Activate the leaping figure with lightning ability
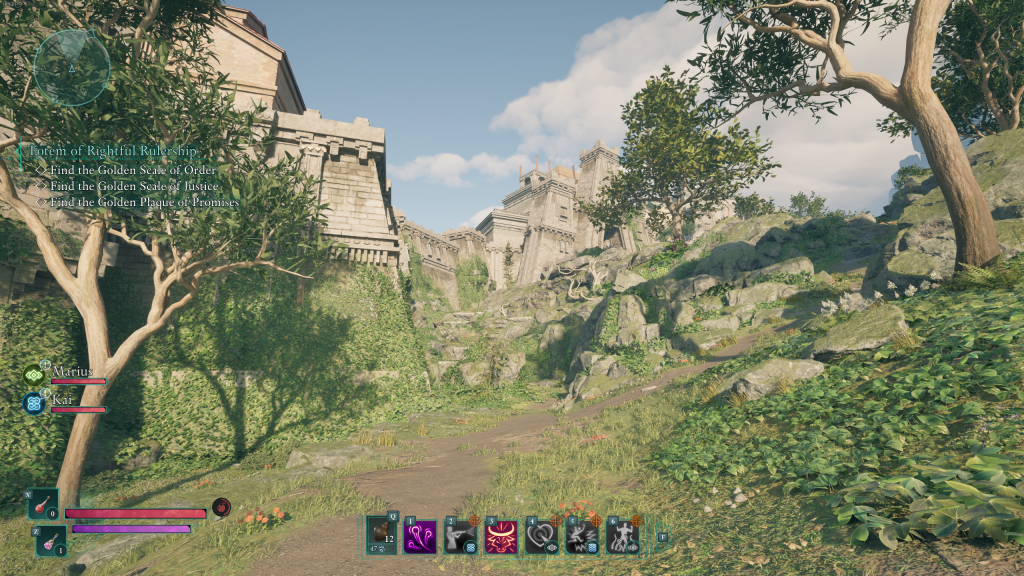Image resolution: width=1024 pixels, height=576 pixels. [581, 537]
